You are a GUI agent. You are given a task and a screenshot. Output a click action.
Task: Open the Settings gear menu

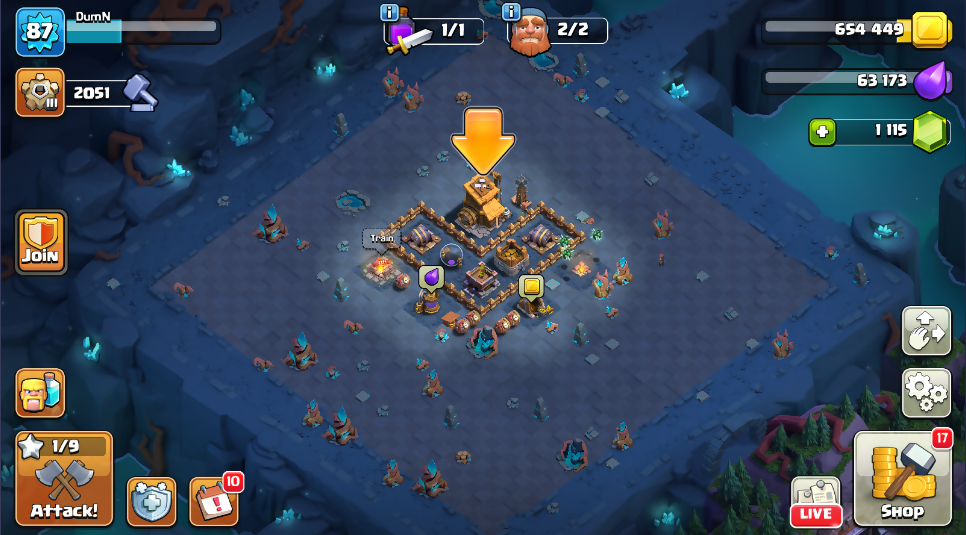pyautogui.click(x=926, y=392)
